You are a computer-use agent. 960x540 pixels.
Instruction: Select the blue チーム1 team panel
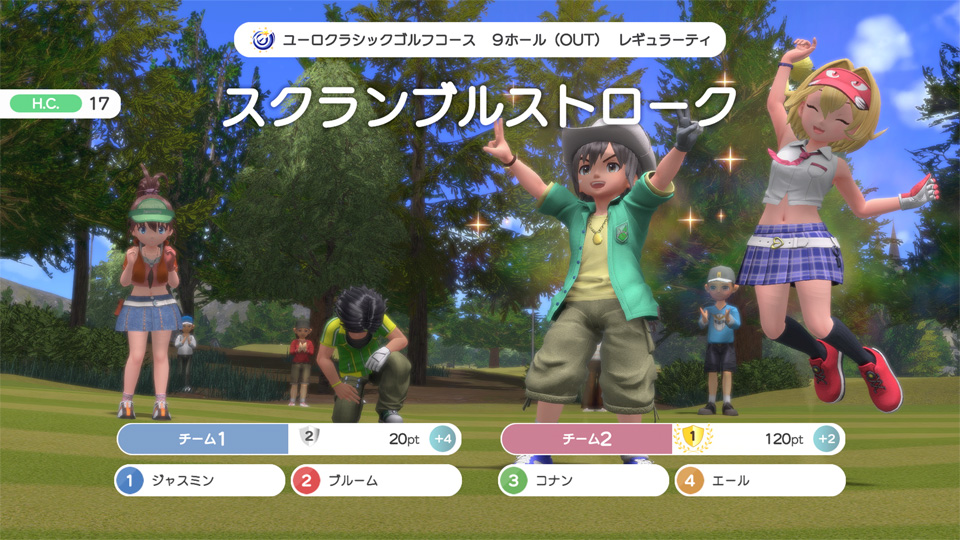click(x=203, y=439)
